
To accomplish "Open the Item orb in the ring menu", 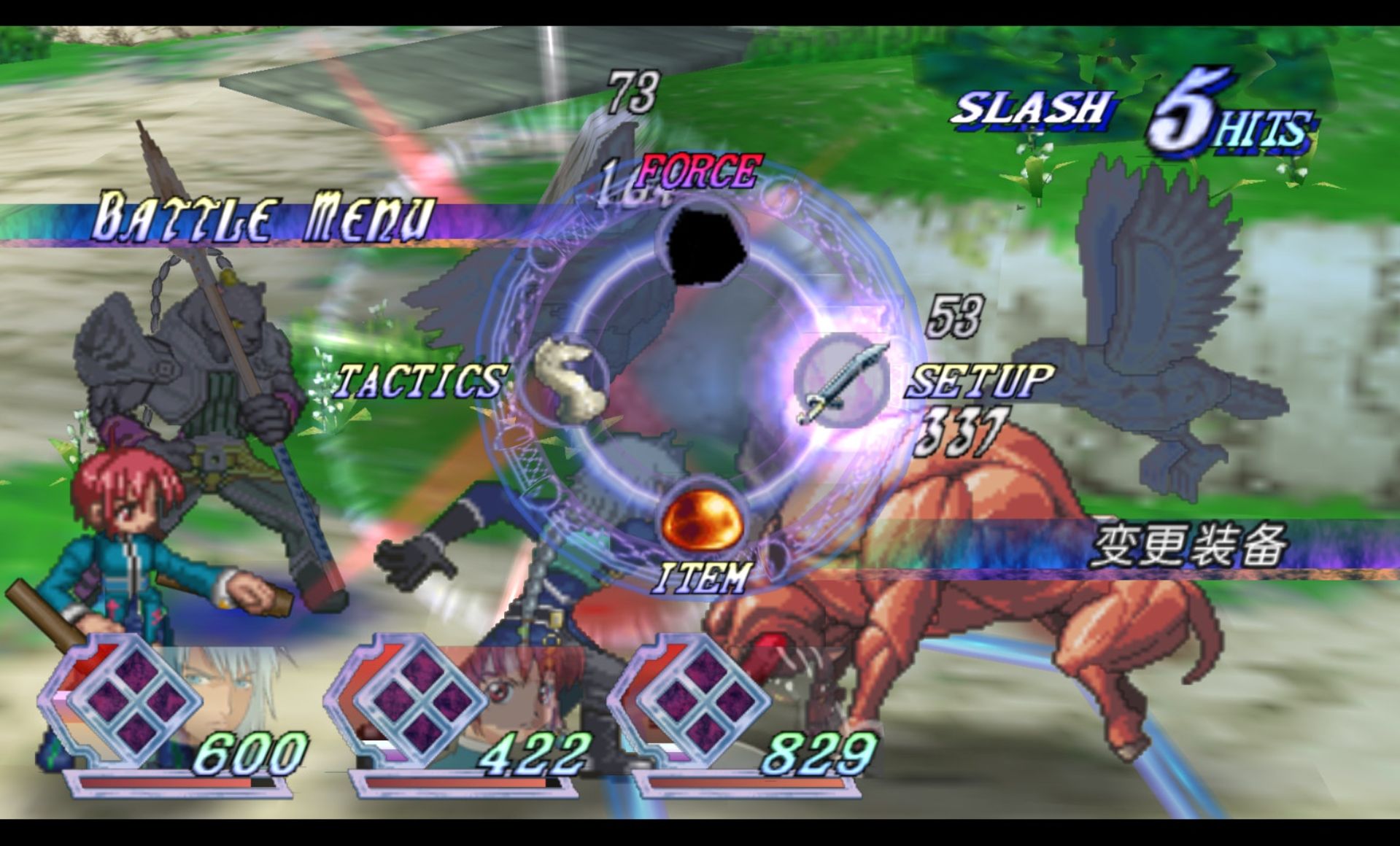I will [x=702, y=521].
